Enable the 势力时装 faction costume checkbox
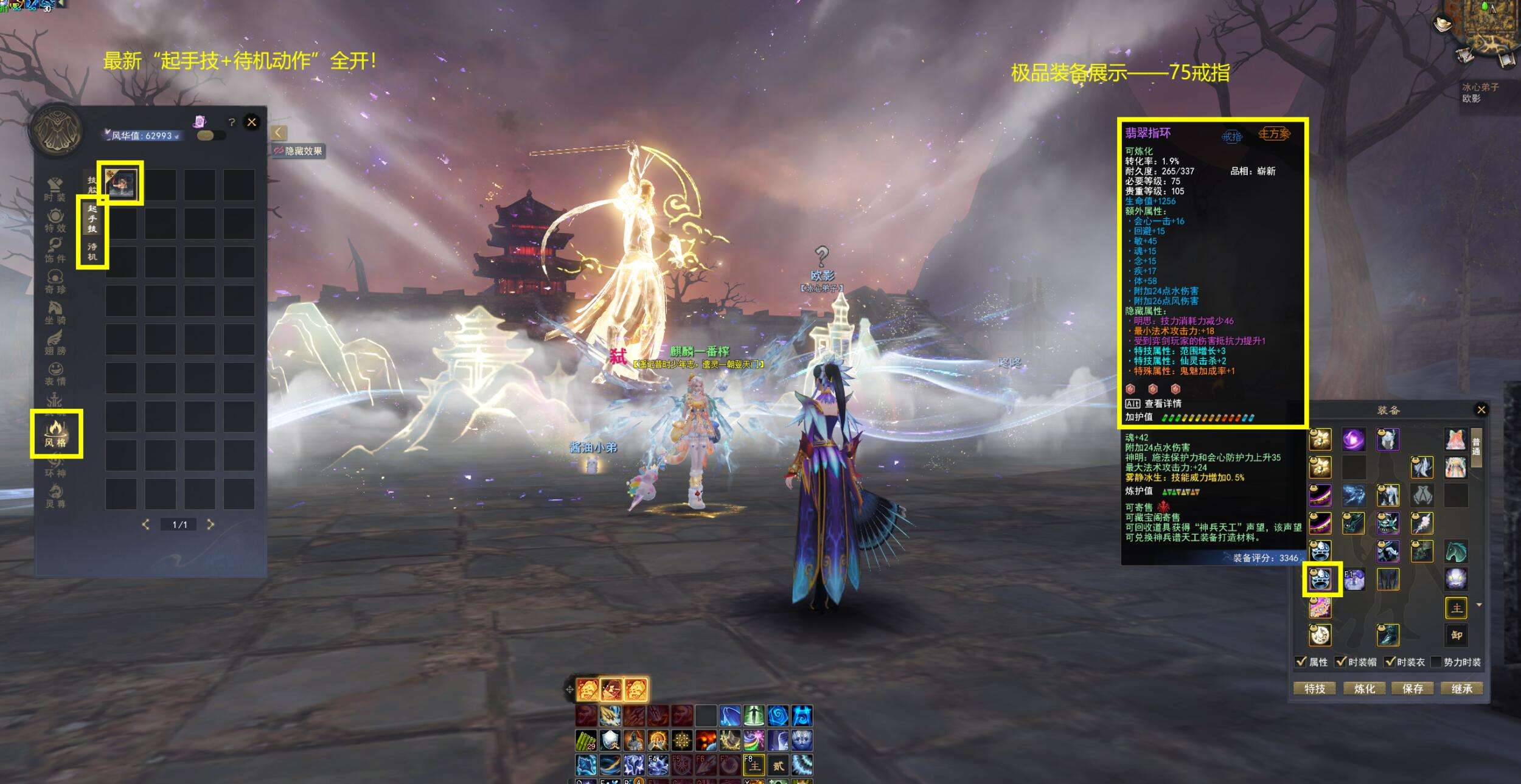The height and width of the screenshot is (784, 1521). 1436,662
